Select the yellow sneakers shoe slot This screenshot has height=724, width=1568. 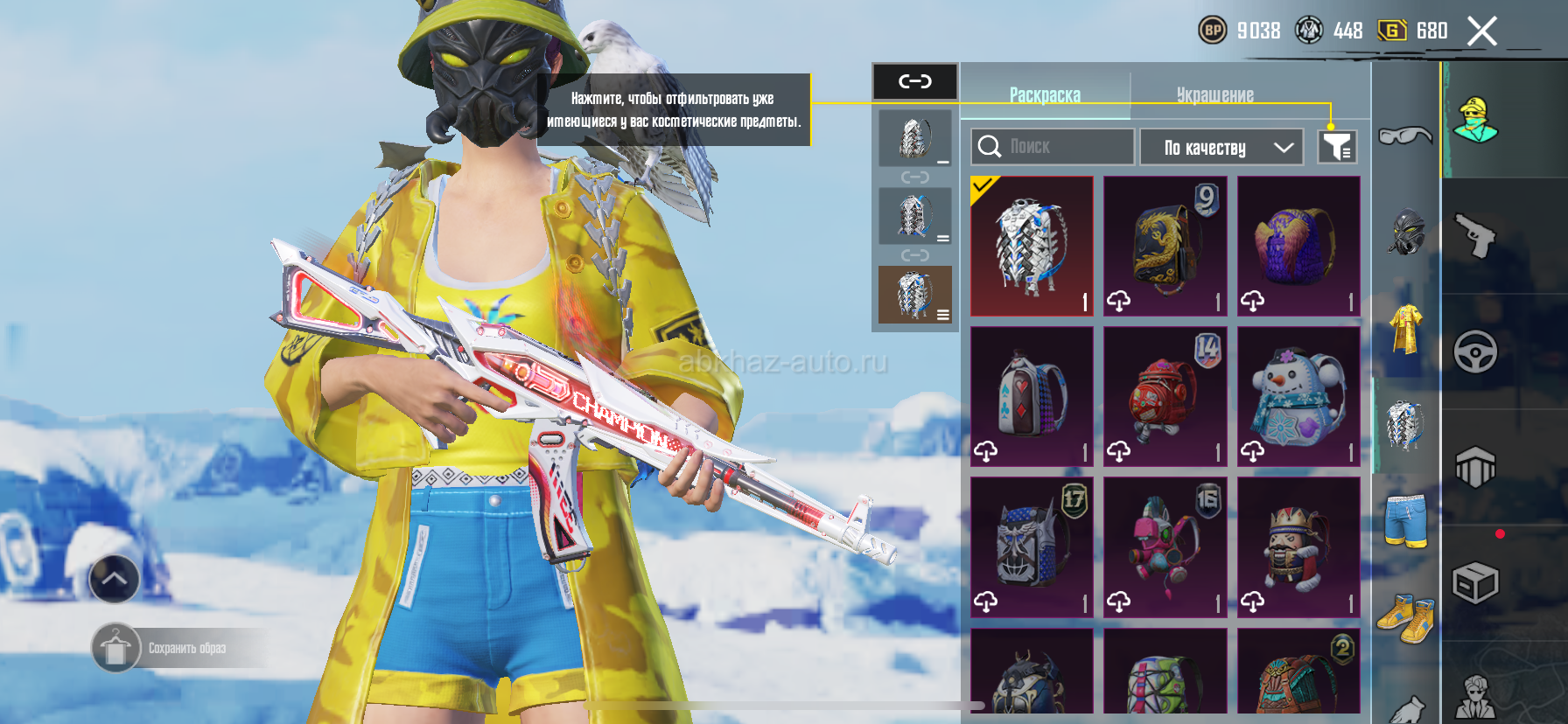coord(1405,617)
